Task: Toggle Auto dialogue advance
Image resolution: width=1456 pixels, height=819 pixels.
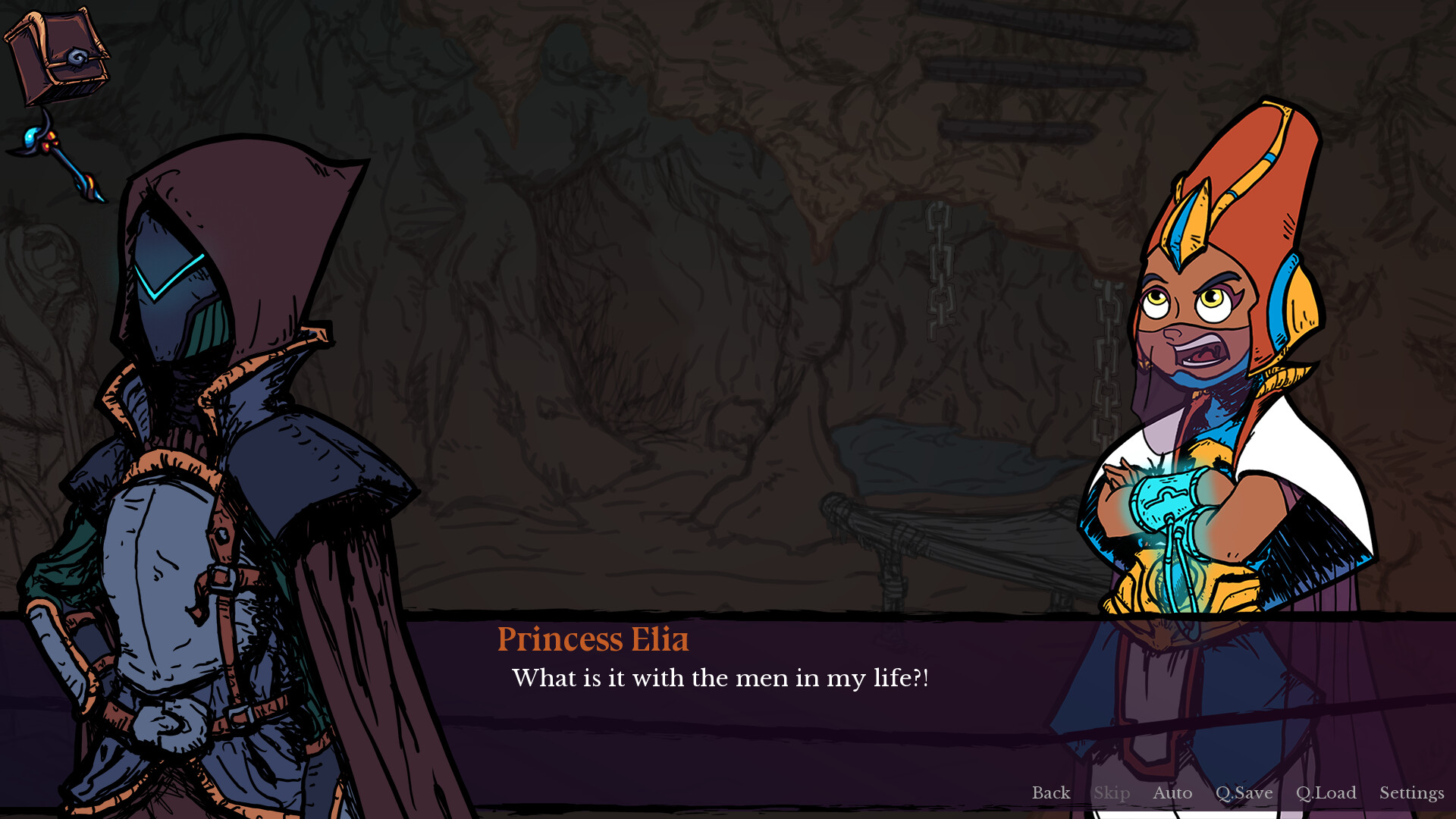Action: [1172, 793]
